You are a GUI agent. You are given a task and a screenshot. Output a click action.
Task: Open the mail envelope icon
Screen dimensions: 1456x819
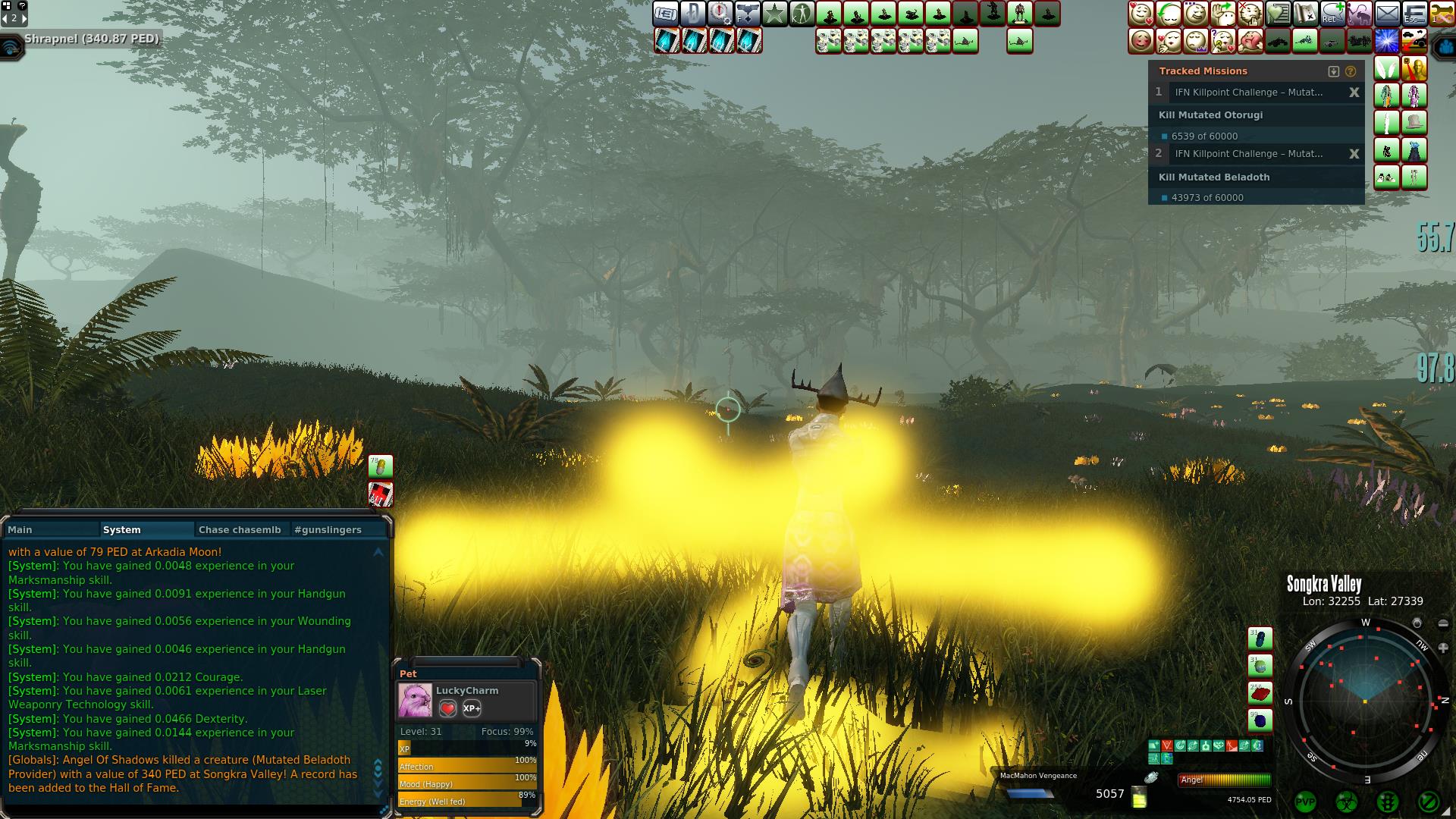pos(1387,14)
